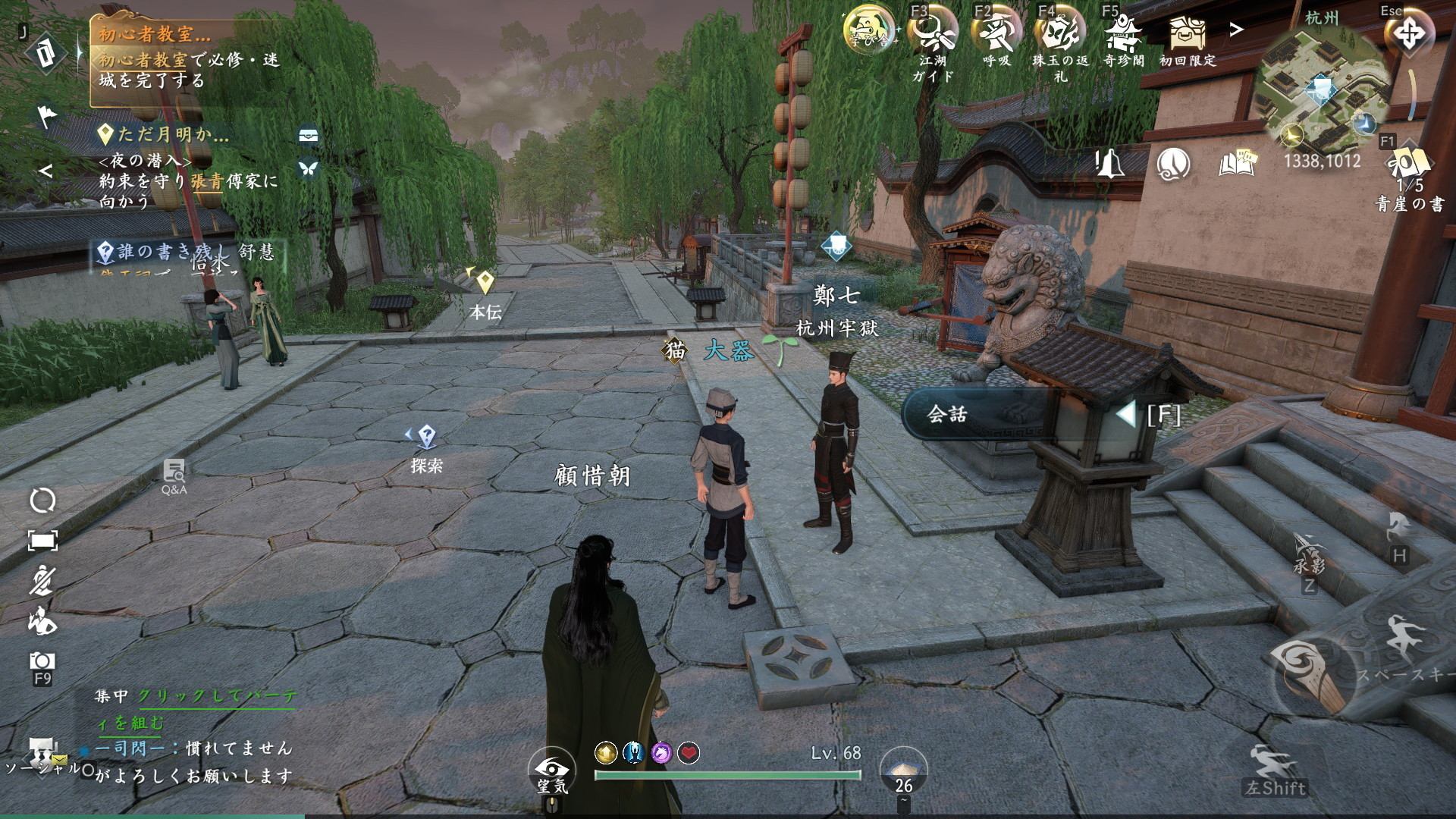The width and height of the screenshot is (1456, 819).
Task: Open the notification bell icon
Action: pos(1109,163)
